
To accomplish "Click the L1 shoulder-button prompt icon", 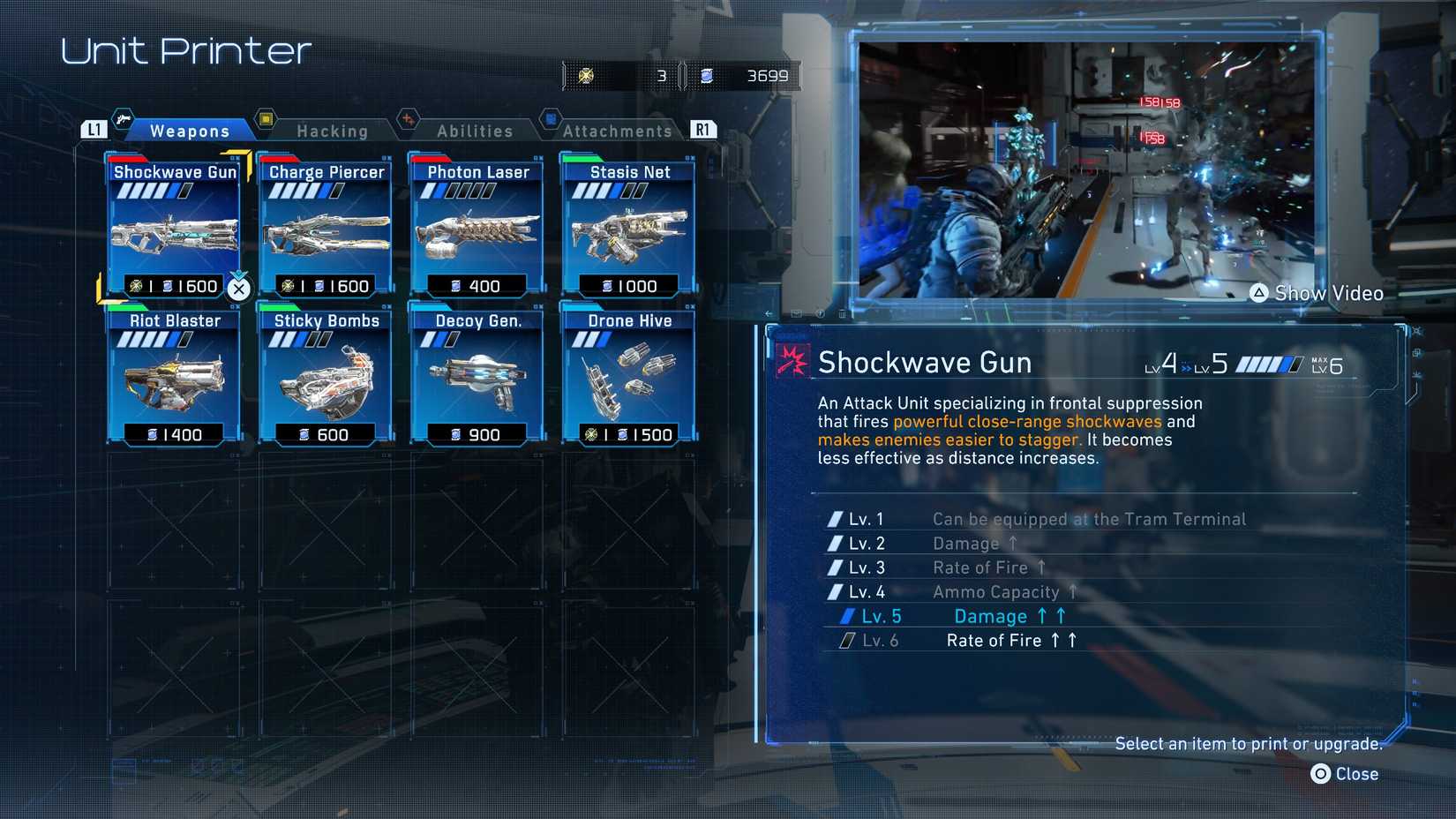I will tap(96, 128).
